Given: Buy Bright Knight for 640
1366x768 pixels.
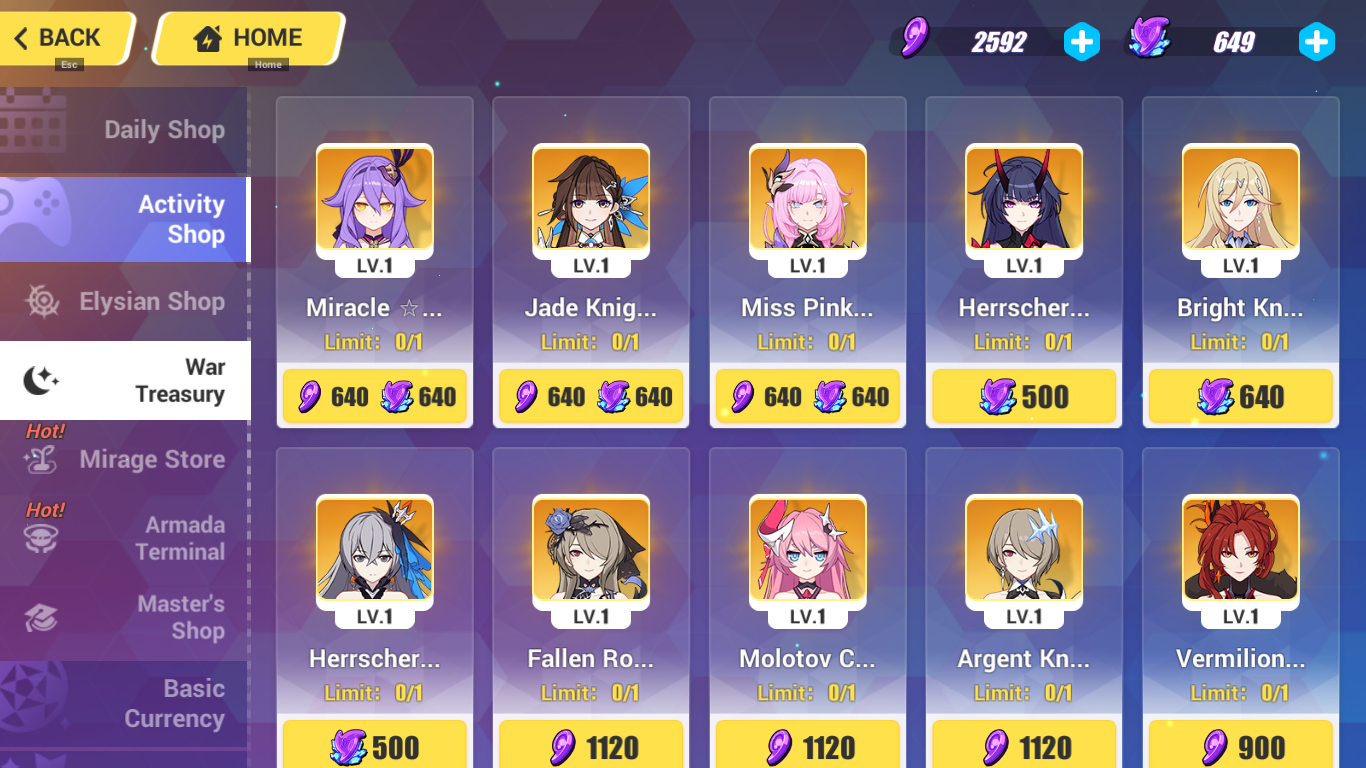Looking at the screenshot, I should click(1240, 396).
